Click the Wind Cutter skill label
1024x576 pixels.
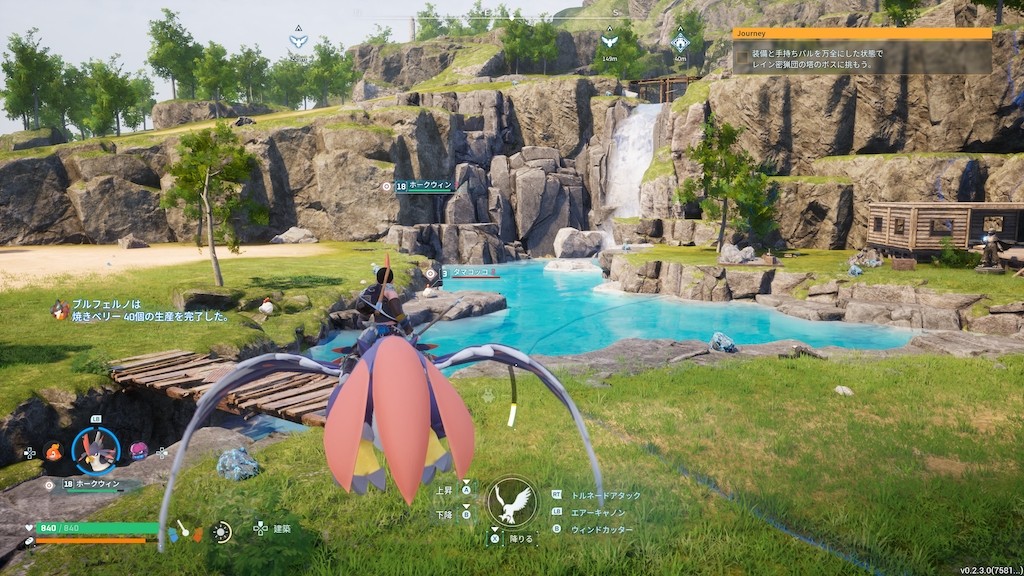(602, 529)
